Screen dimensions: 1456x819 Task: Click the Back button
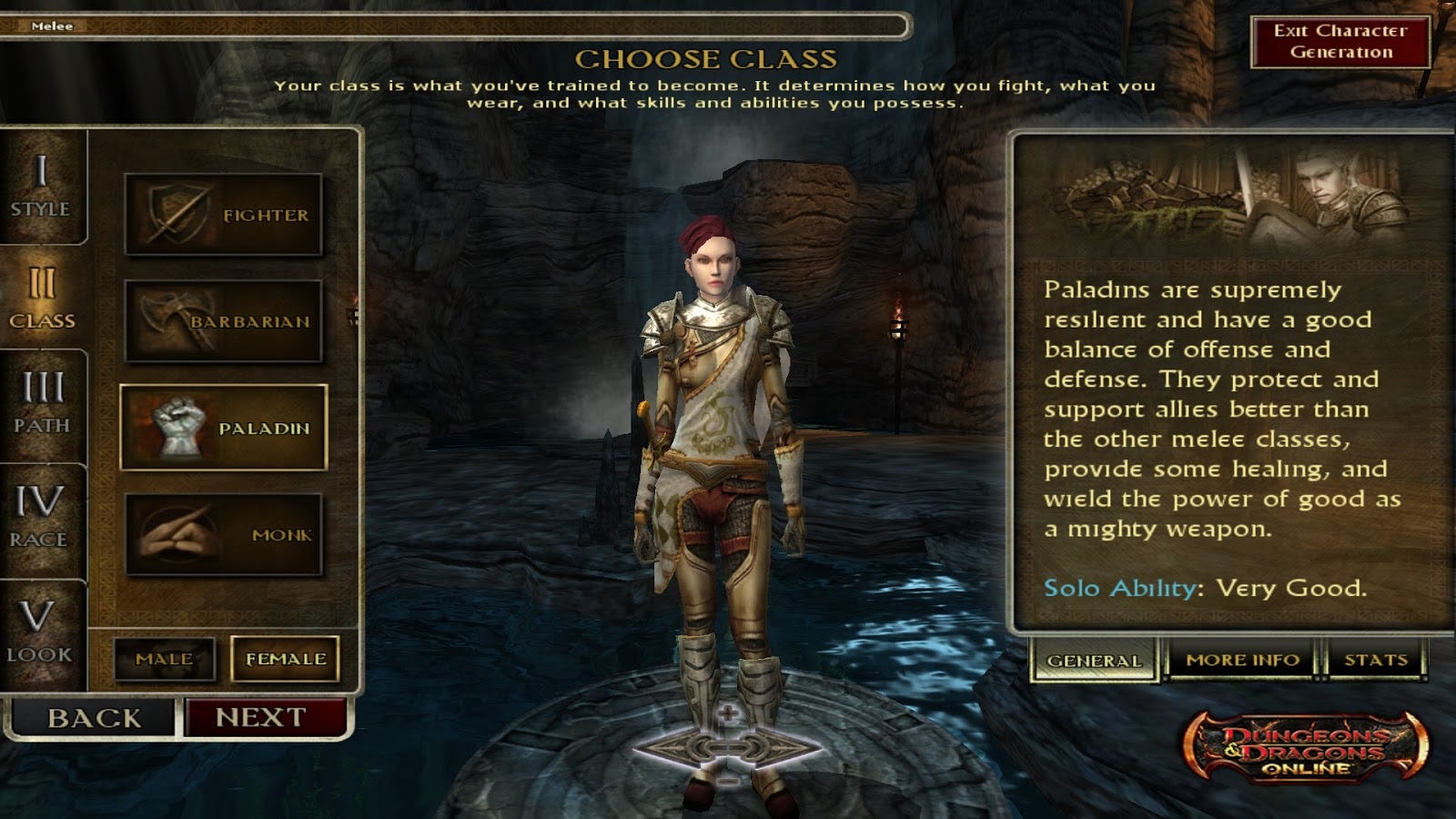tap(94, 718)
